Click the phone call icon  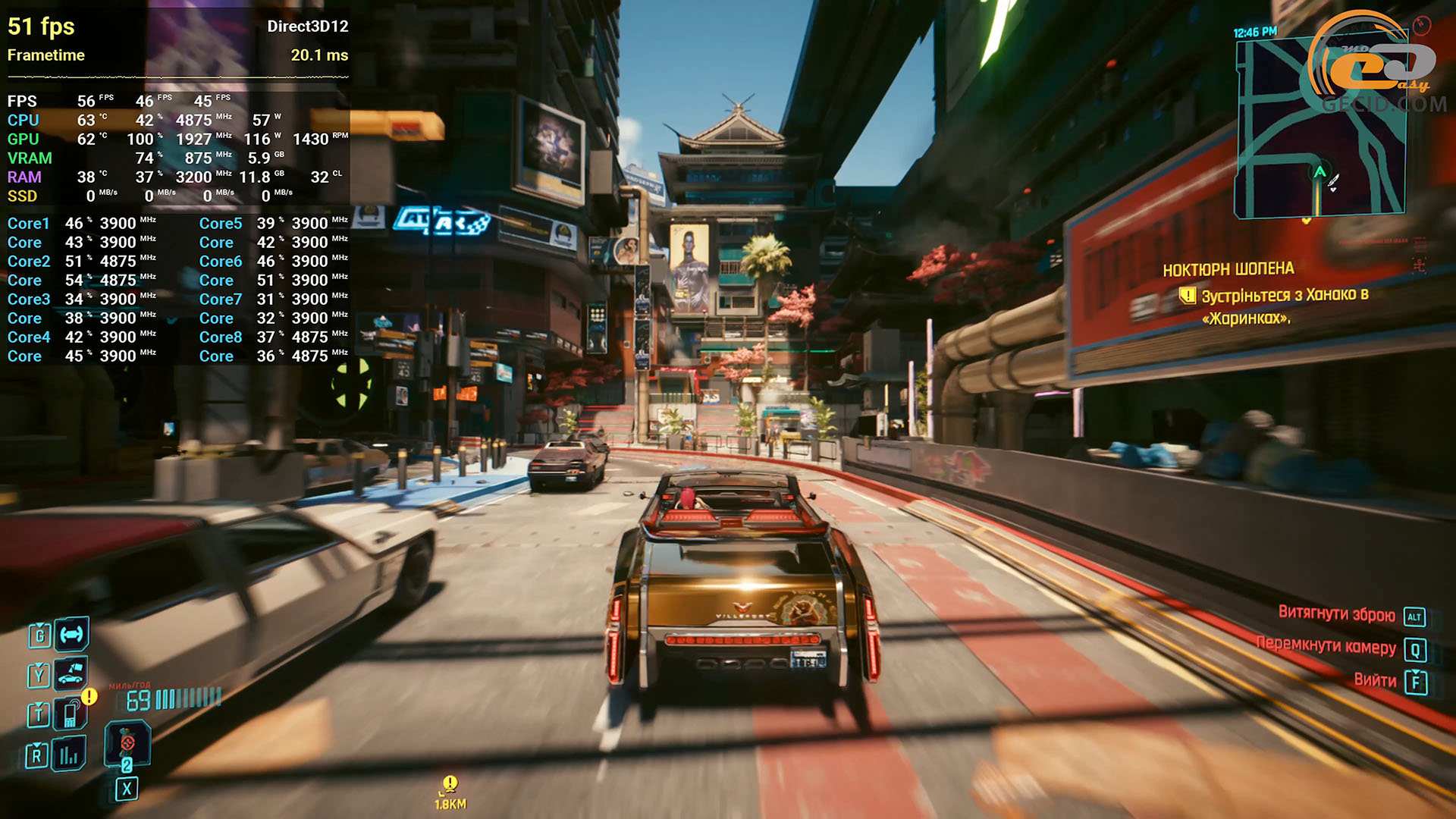(71, 714)
